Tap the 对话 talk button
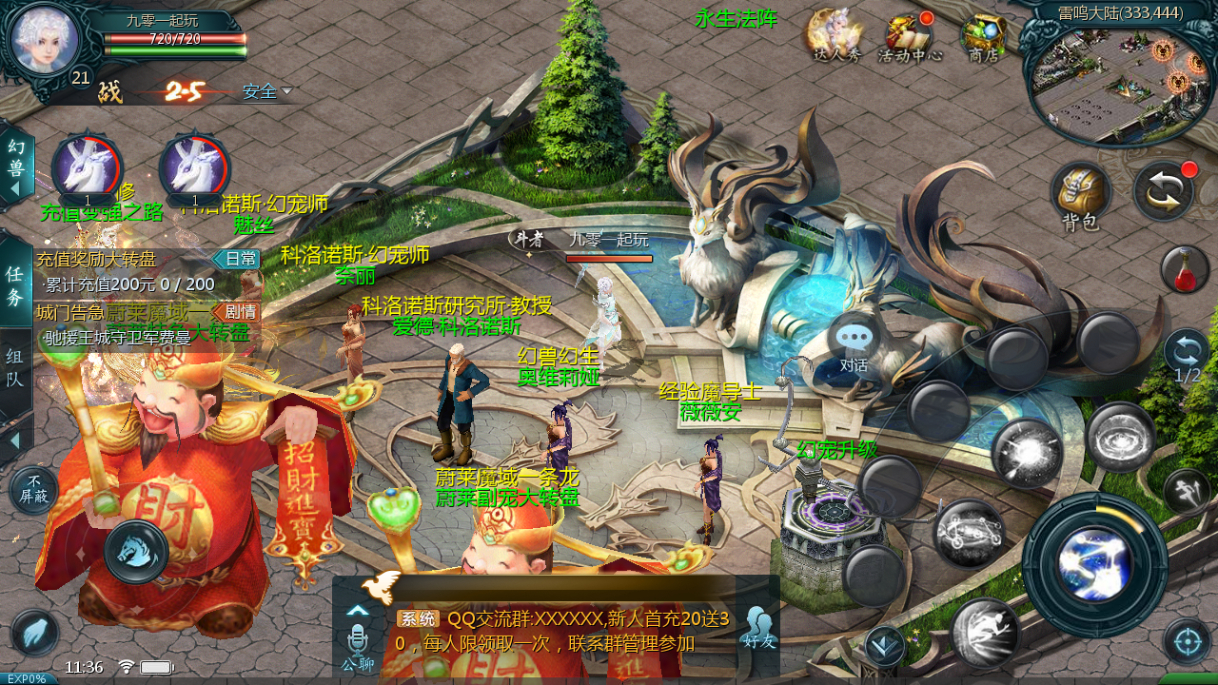The width and height of the screenshot is (1218, 685). tap(853, 344)
